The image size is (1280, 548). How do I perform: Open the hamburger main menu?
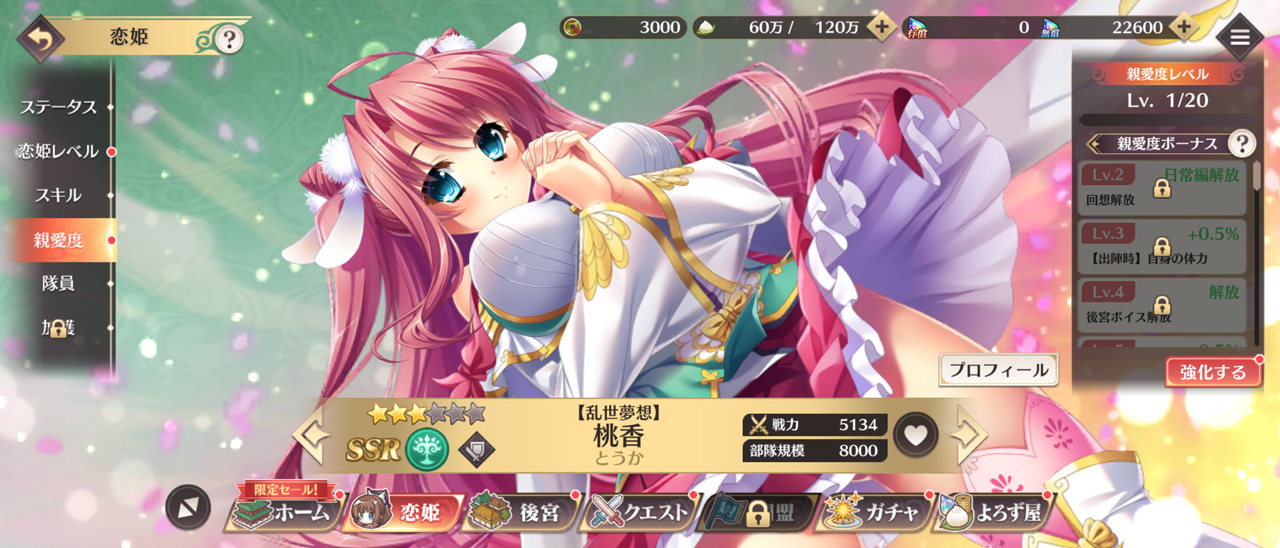(1240, 37)
